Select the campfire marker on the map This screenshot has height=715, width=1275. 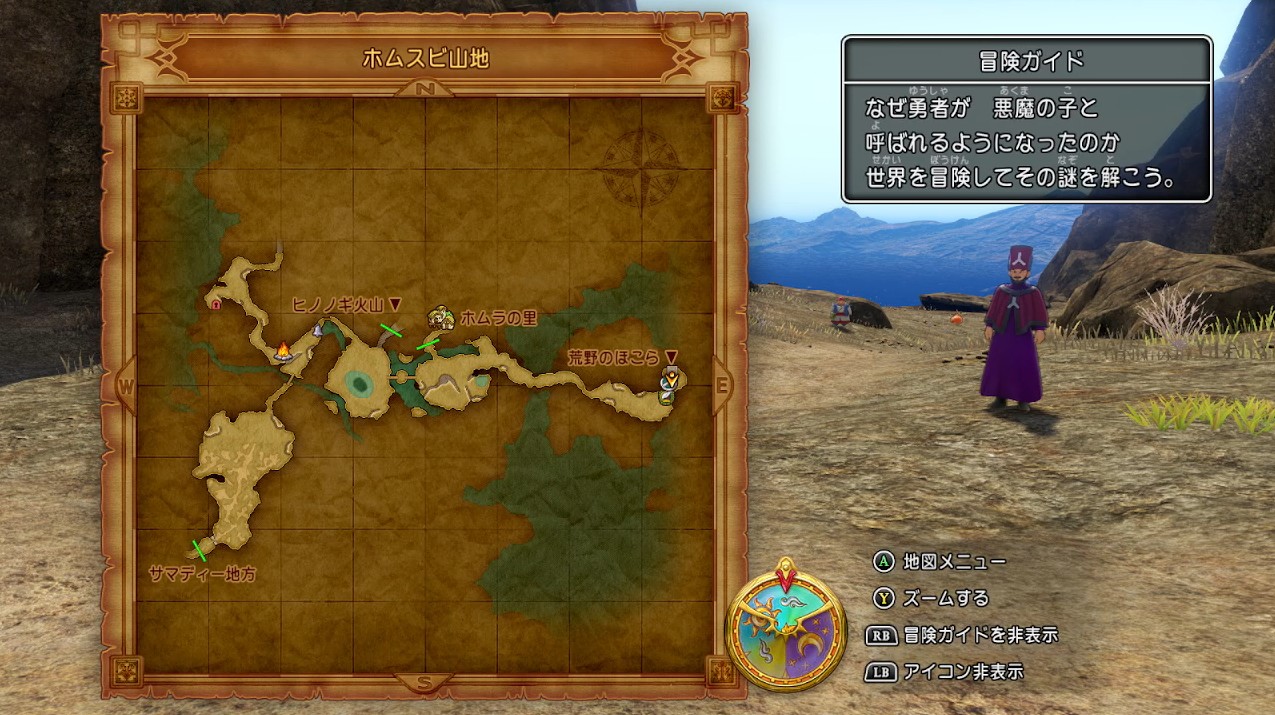[284, 350]
